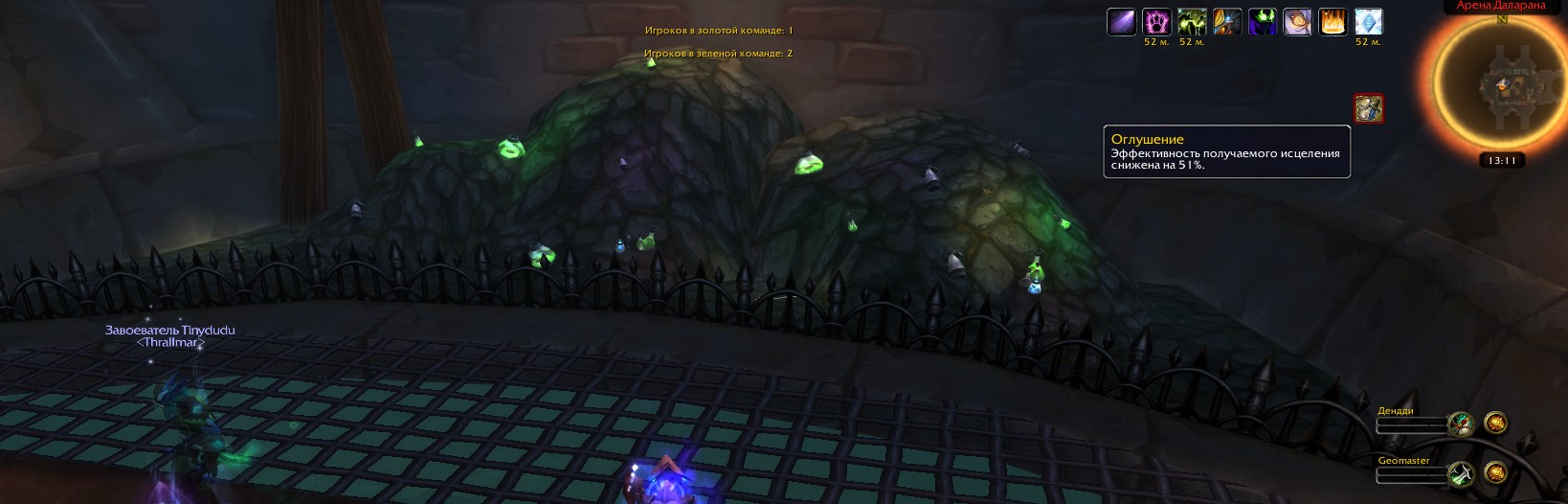The width and height of the screenshot is (1568, 504).
Task: Click the golden fire pillar buff icon
Action: coord(1333,22)
